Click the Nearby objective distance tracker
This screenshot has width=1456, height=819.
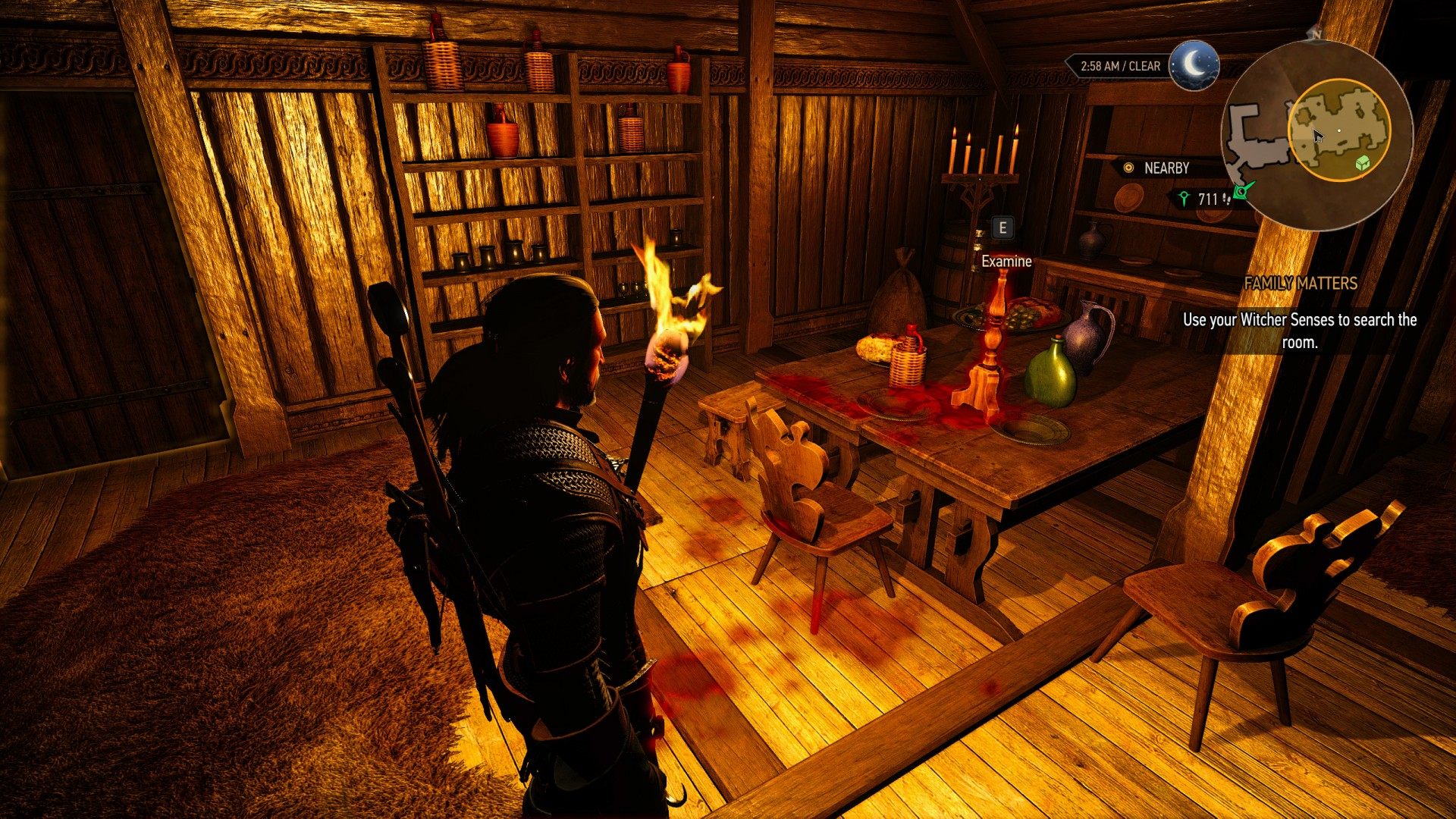click(x=1206, y=199)
